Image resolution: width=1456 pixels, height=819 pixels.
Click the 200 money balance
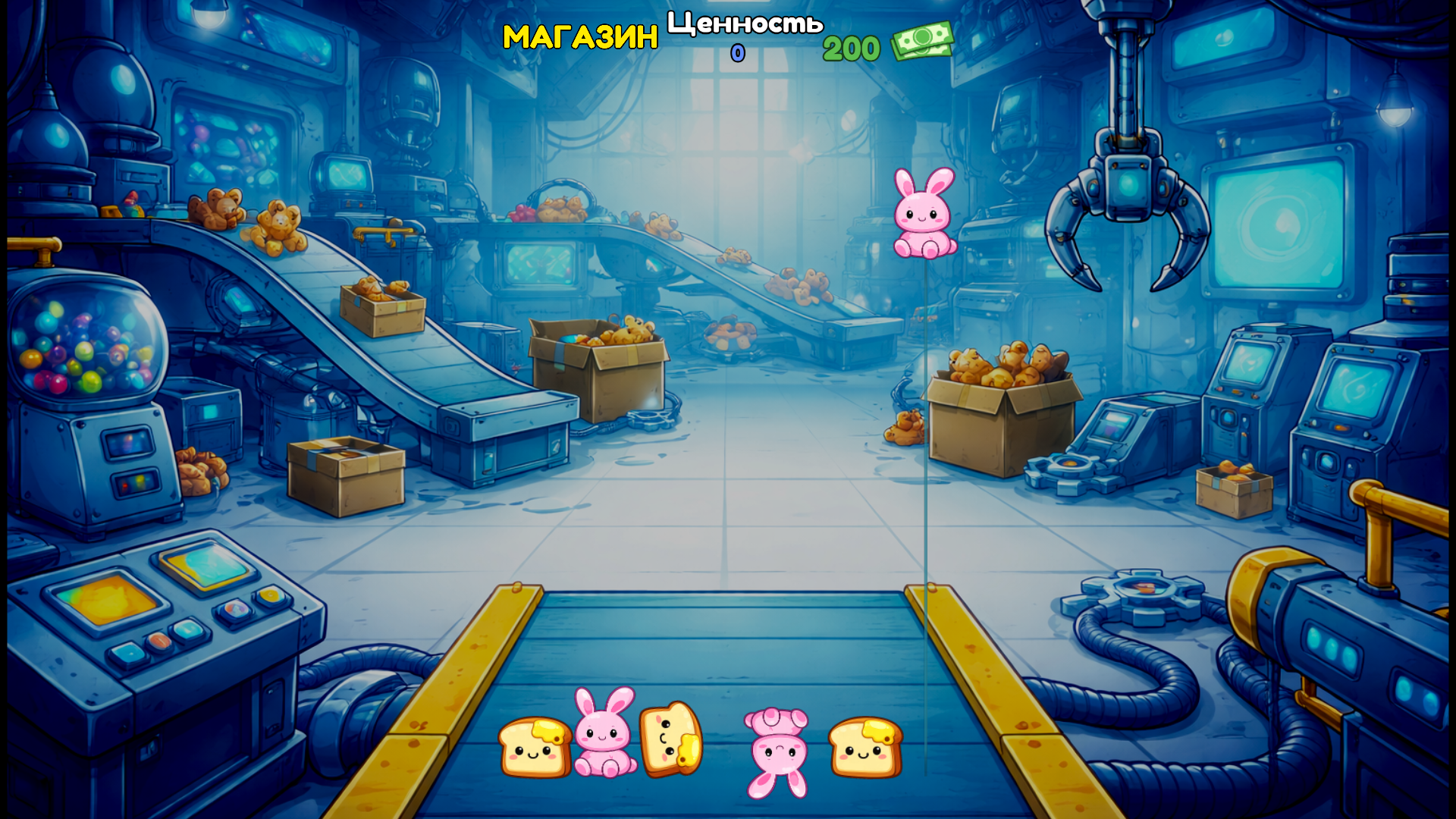pos(851,48)
